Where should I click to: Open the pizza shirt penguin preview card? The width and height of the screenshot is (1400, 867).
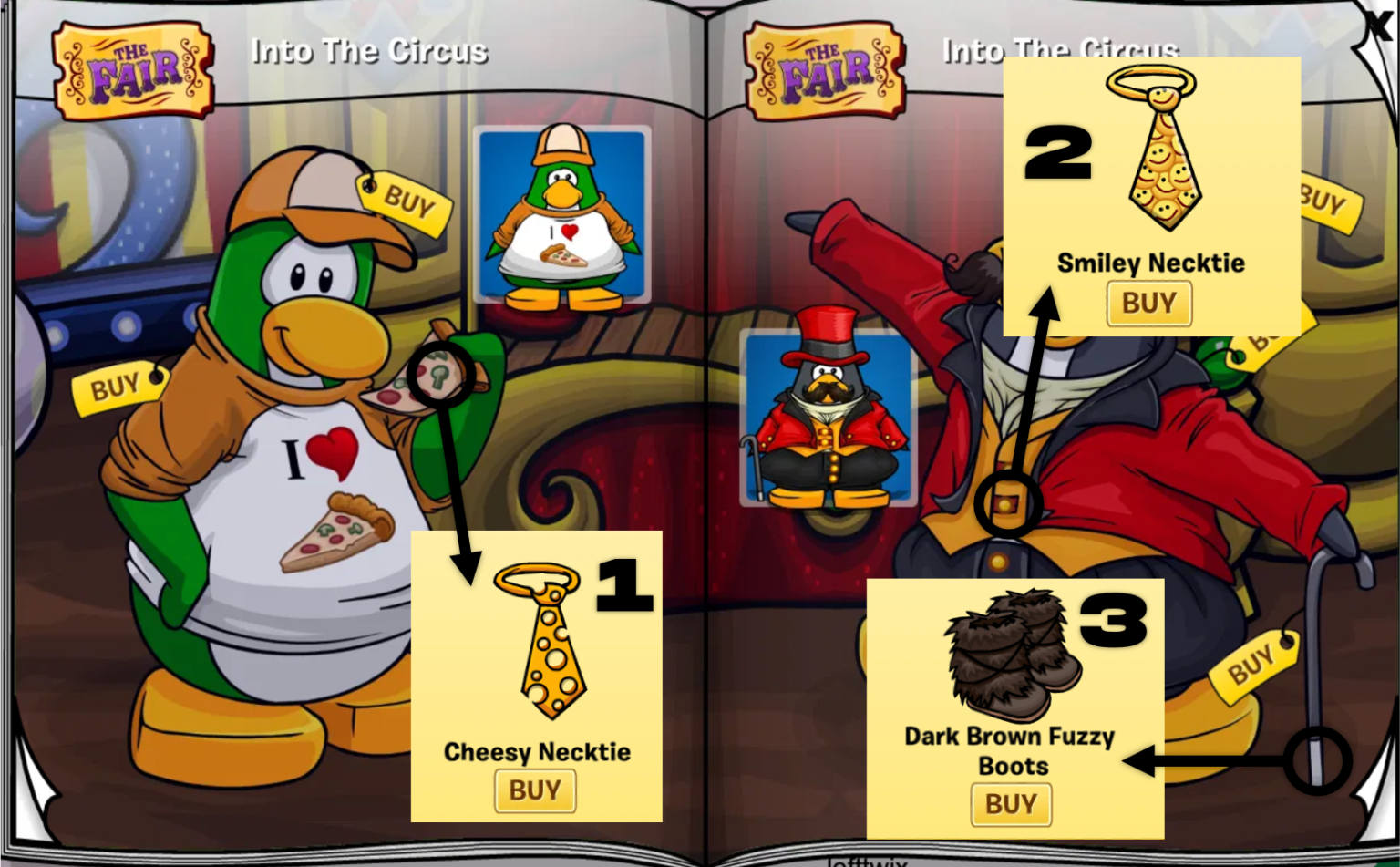[x=561, y=215]
